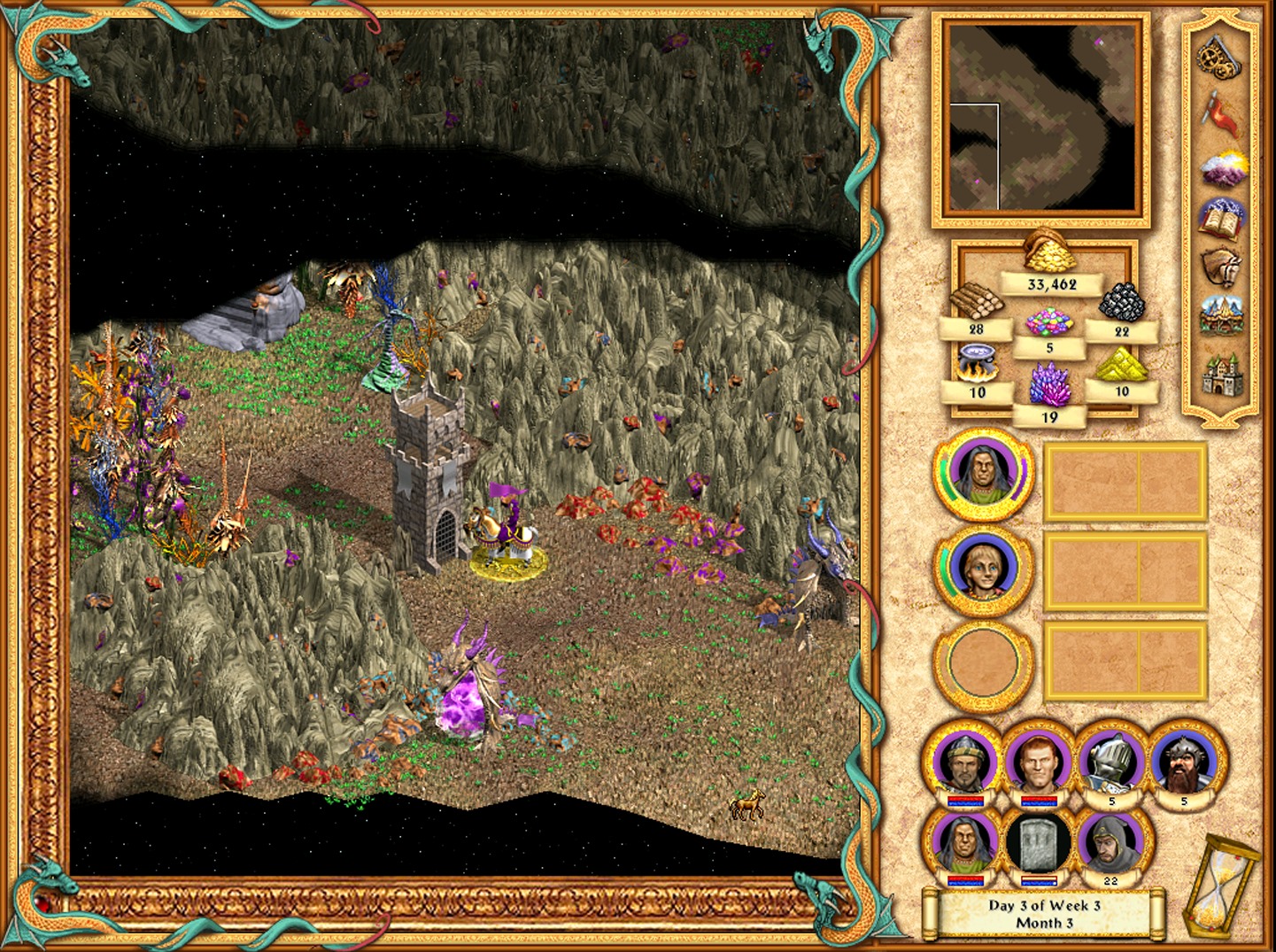Click the minimap
This screenshot has height=952, width=1276.
(1040, 119)
